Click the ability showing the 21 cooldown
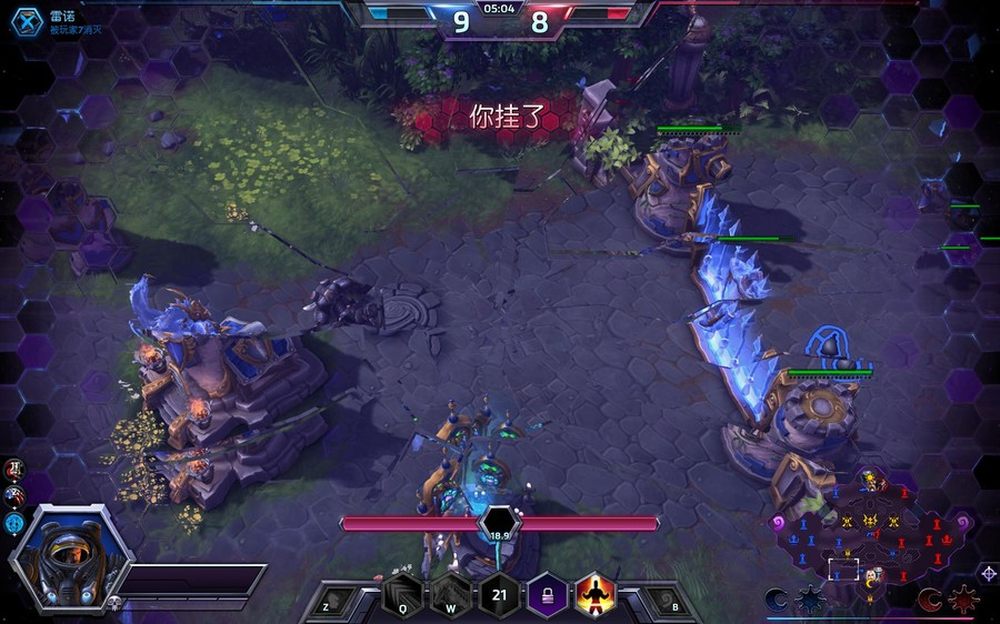Screen dimensions: 1000x624 (499, 597)
